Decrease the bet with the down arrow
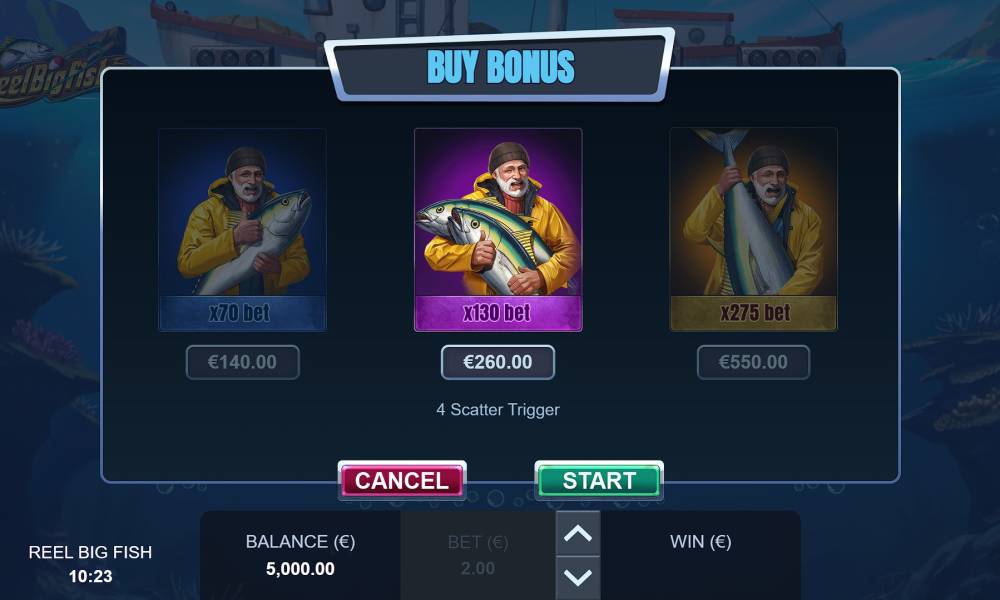 coord(578,577)
